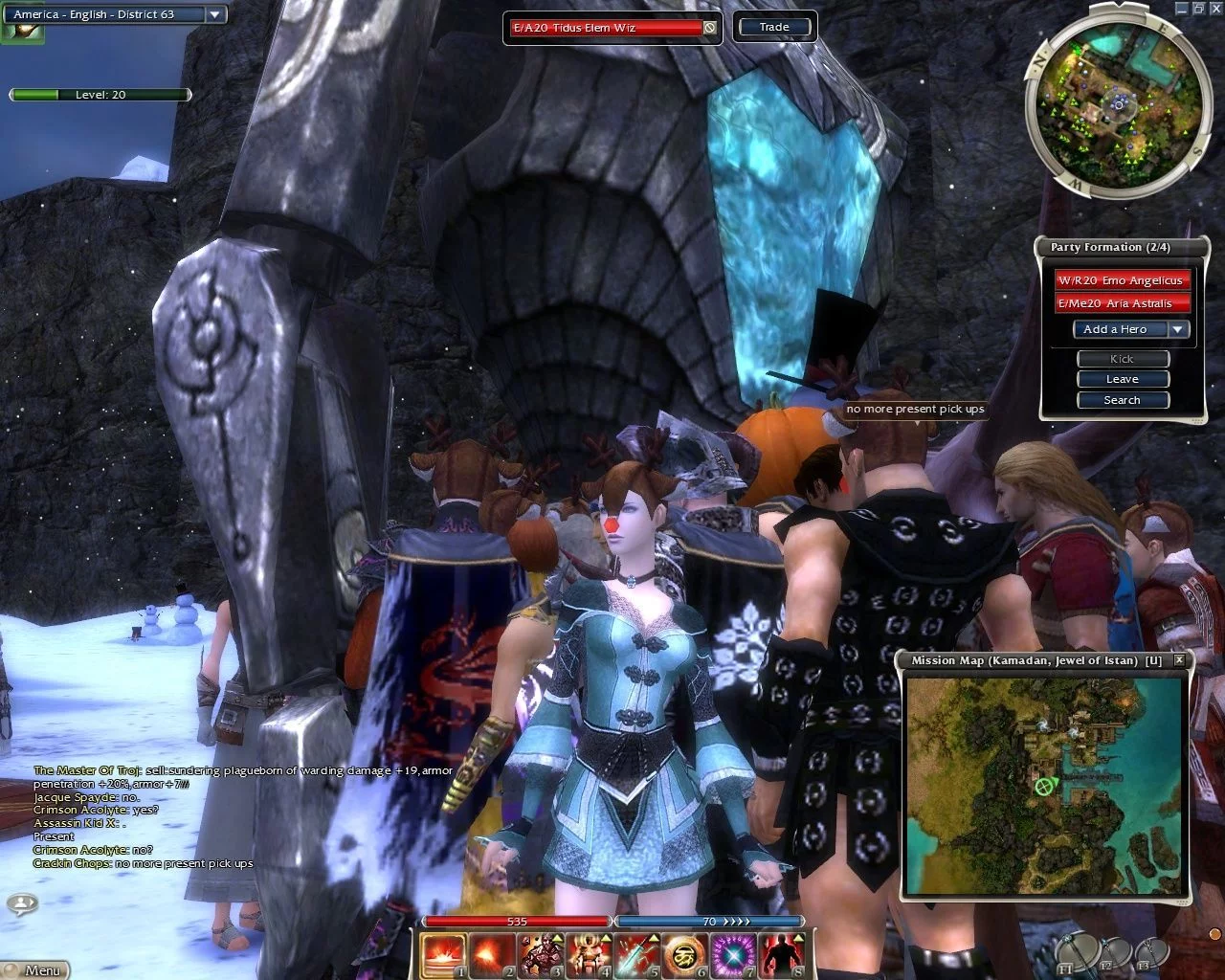The image size is (1225, 980).
Task: Activate the purple rune circle skill
Action: [733, 955]
